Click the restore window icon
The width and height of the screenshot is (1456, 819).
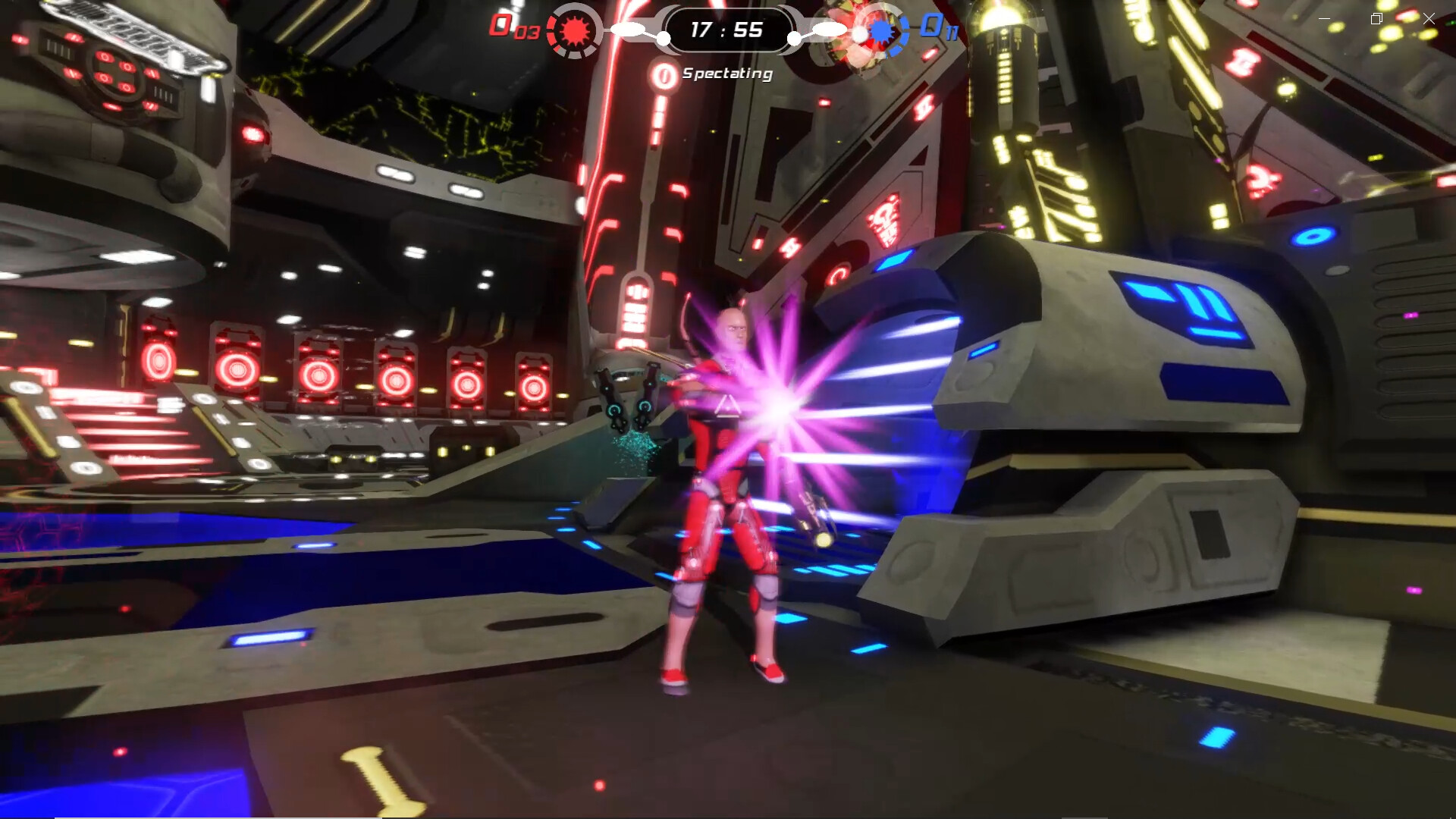pyautogui.click(x=1376, y=18)
